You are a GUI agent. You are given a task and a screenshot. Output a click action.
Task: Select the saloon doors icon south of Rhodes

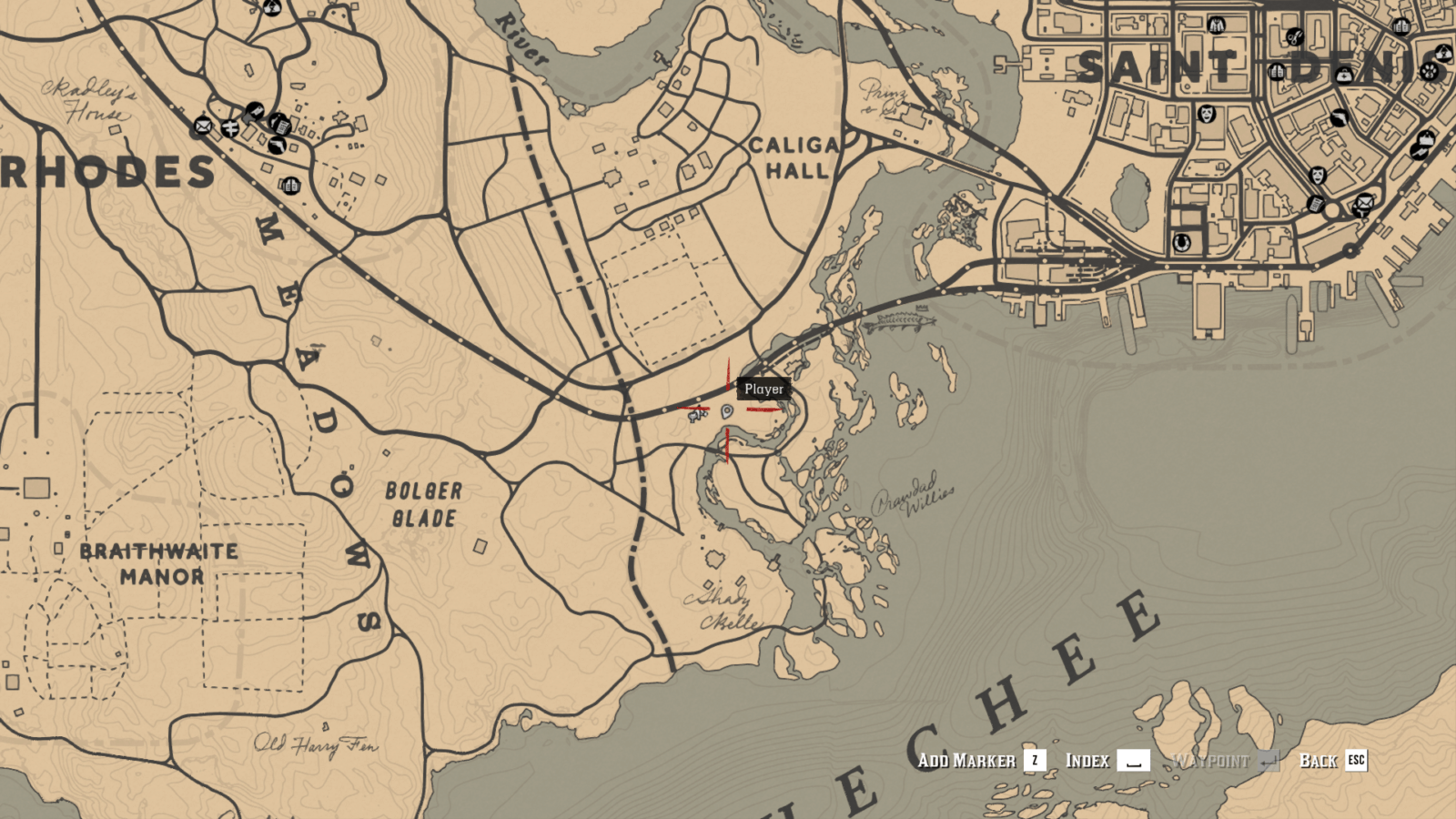(x=291, y=187)
